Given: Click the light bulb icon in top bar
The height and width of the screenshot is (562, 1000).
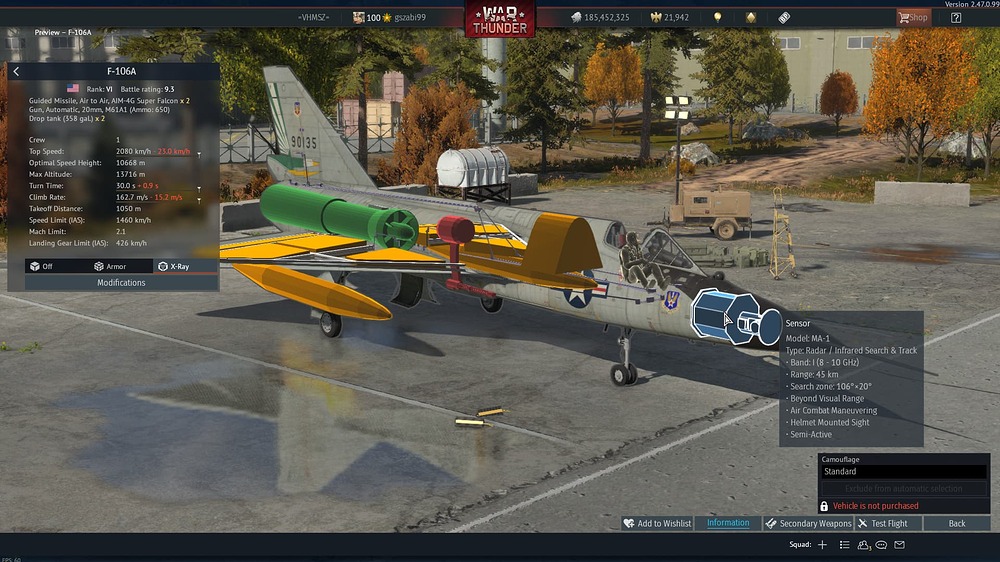Looking at the screenshot, I should click(717, 17).
